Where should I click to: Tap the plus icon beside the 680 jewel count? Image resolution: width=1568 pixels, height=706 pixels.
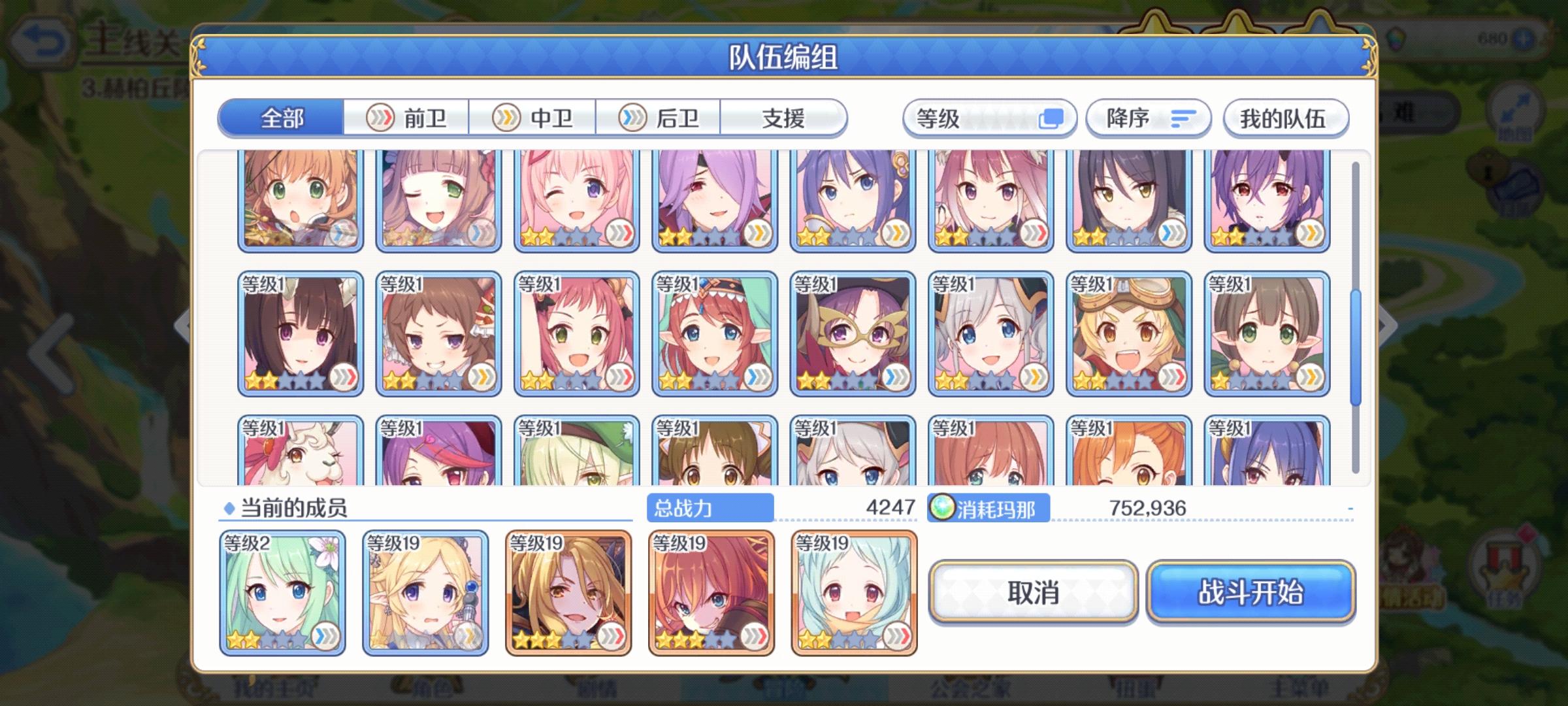tap(1524, 39)
